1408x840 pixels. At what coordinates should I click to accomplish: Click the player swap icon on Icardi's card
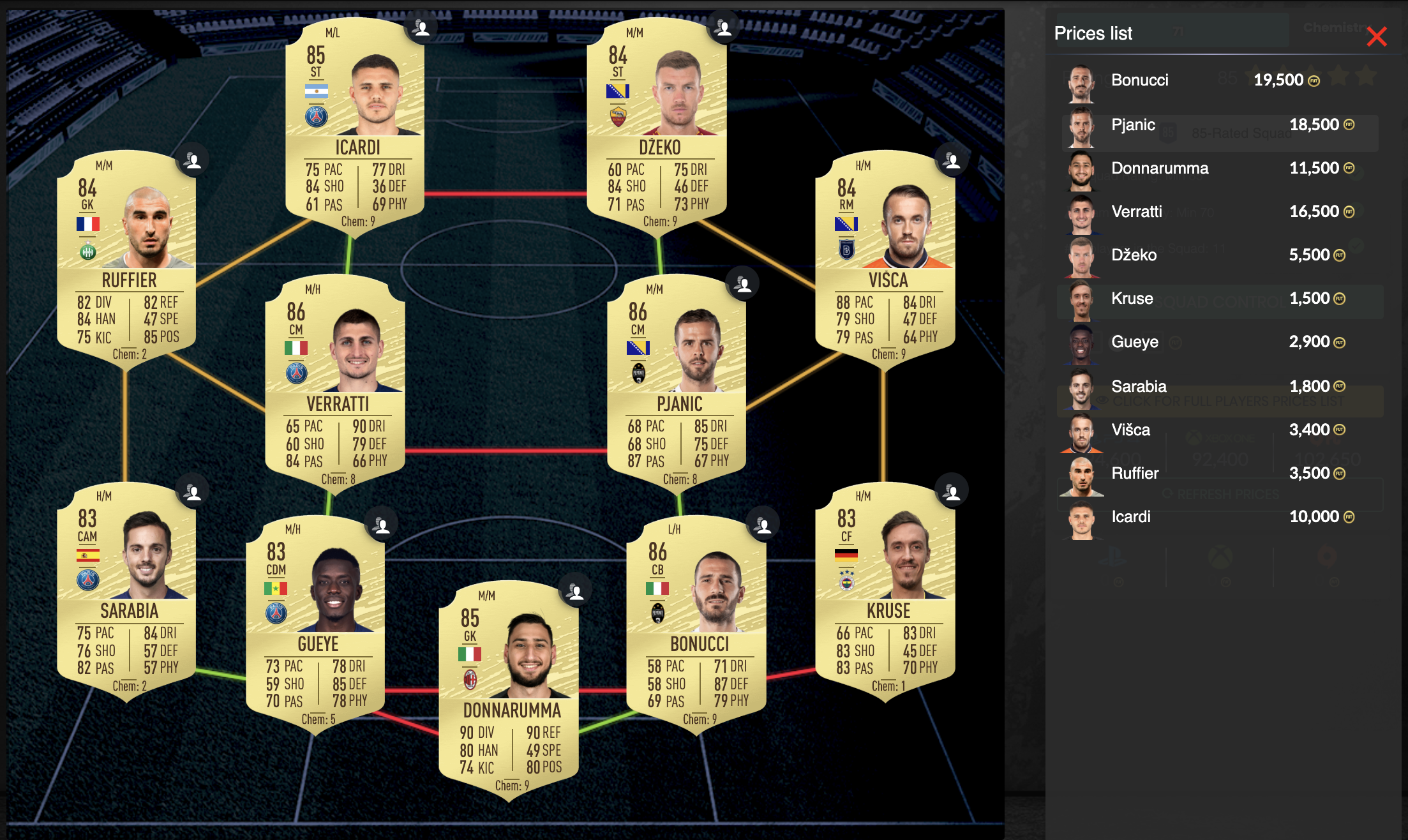pos(423,27)
